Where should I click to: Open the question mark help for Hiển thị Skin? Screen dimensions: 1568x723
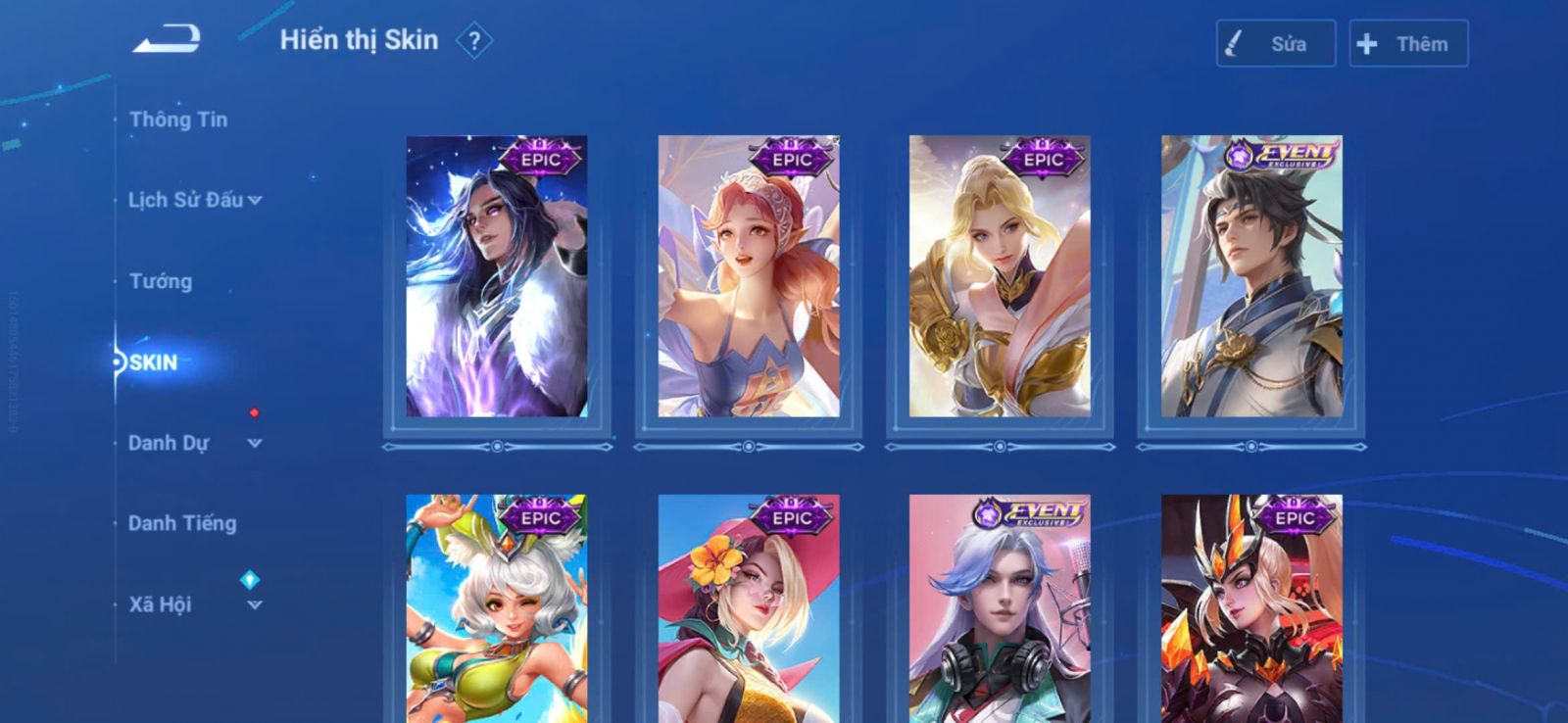[x=474, y=41]
